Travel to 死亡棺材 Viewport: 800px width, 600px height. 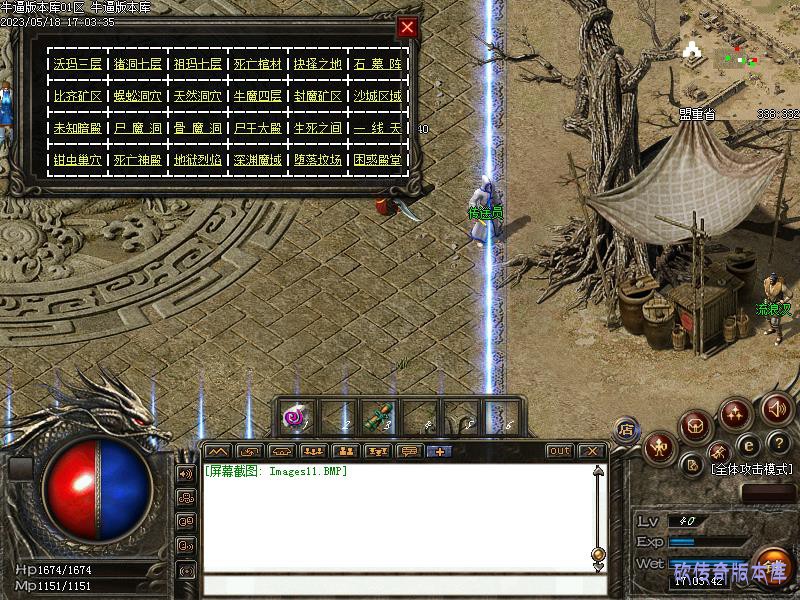coord(257,64)
